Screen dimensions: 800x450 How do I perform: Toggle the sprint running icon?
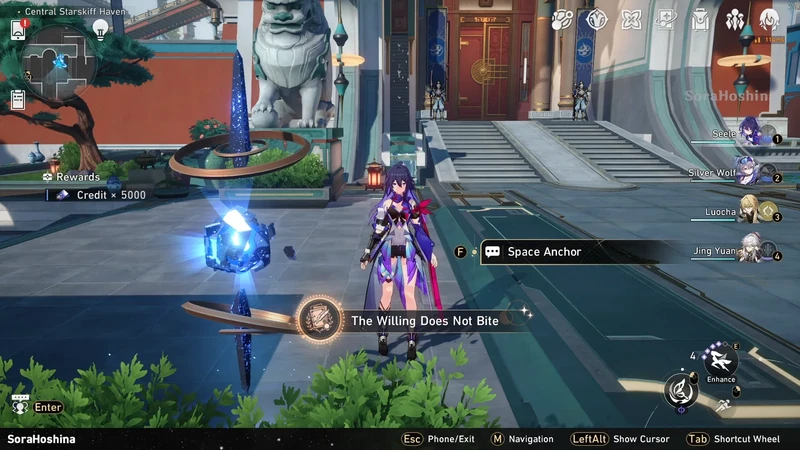pyautogui.click(x=722, y=405)
